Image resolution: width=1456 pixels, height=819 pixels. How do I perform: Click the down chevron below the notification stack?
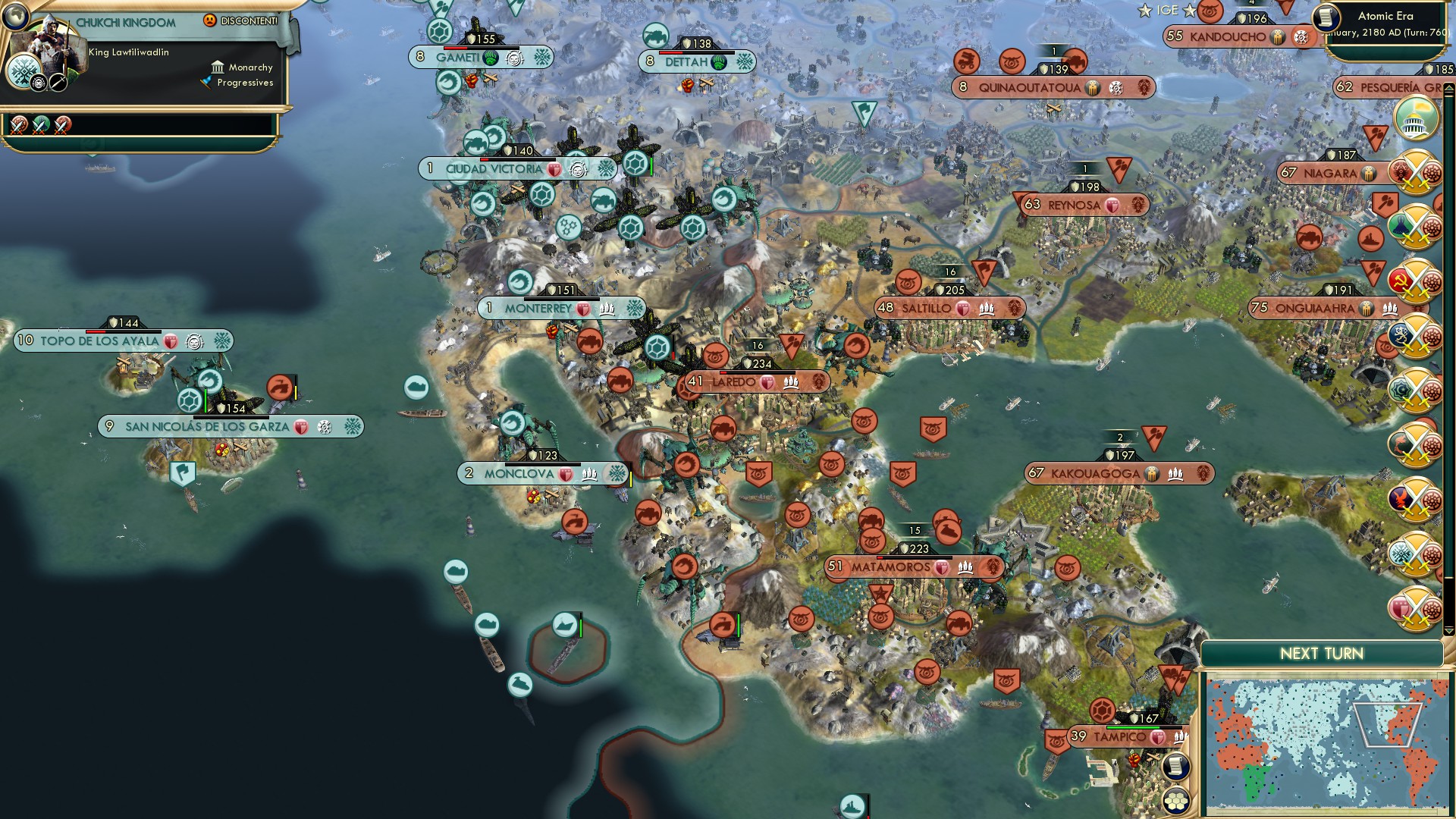point(1448,630)
